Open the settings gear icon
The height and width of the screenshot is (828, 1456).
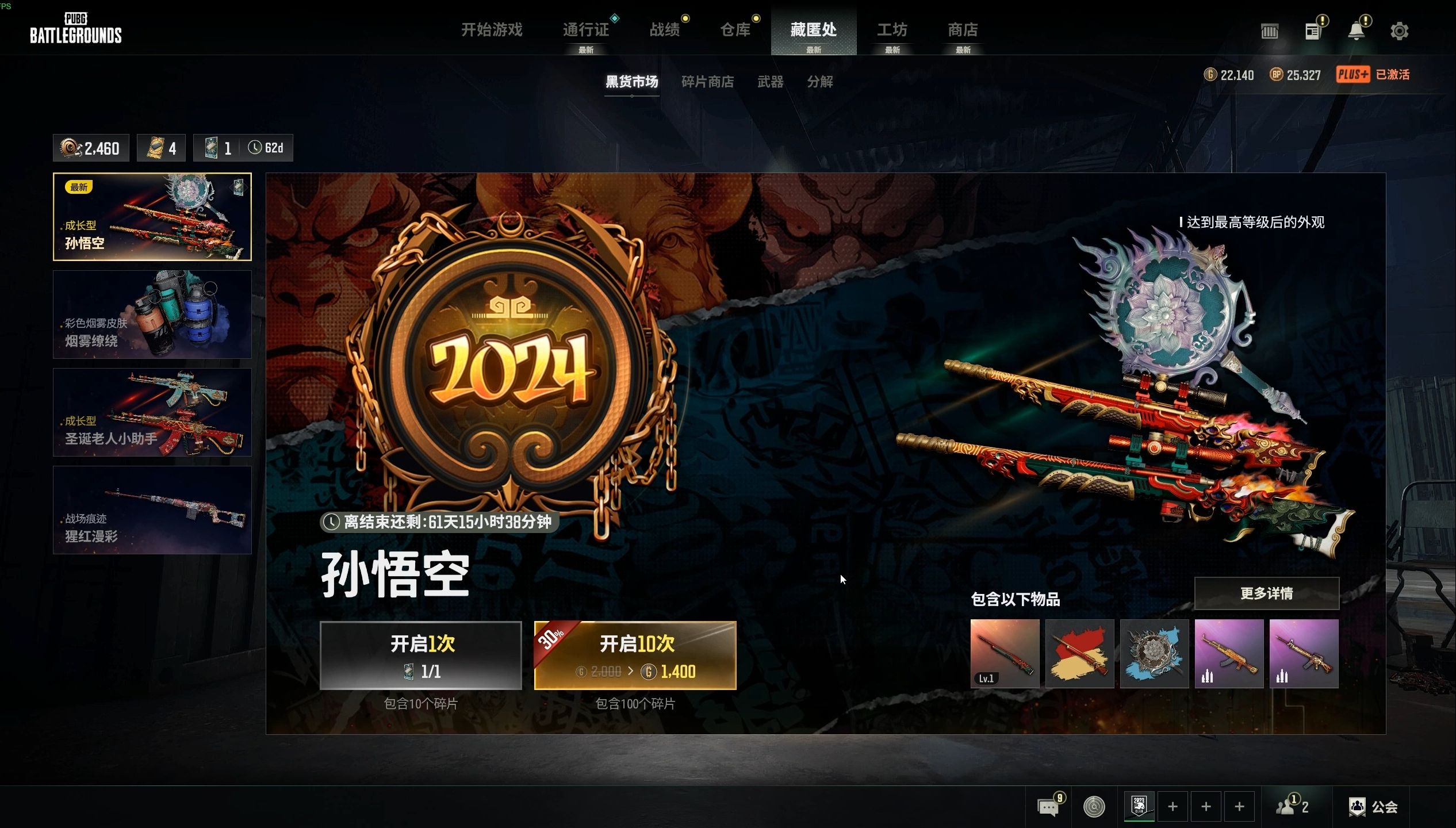(1400, 31)
